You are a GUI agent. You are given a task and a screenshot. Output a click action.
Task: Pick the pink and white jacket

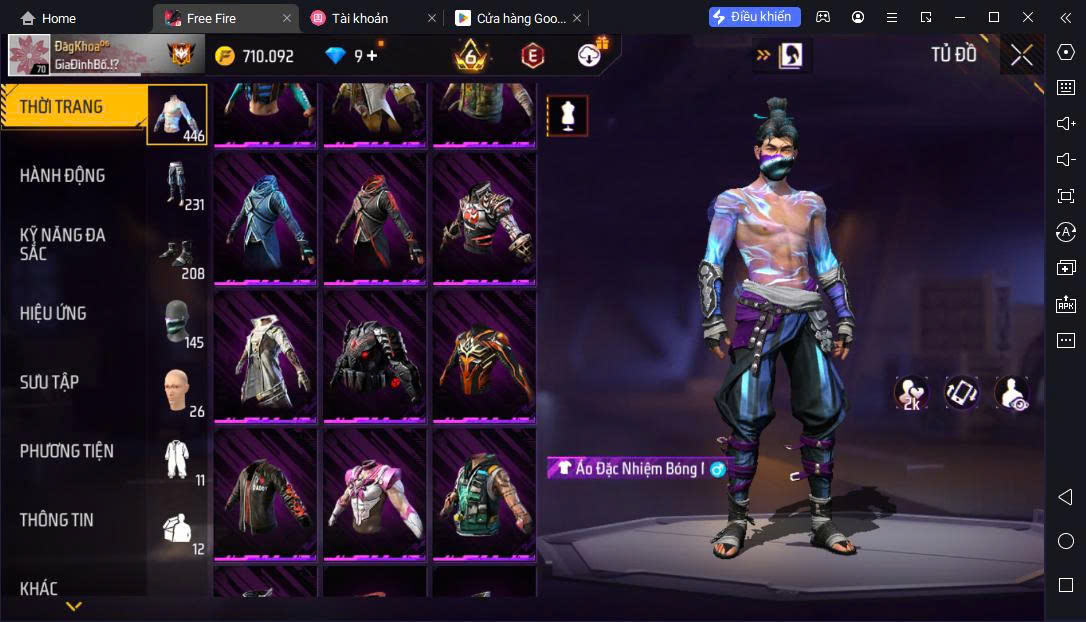tap(374, 493)
